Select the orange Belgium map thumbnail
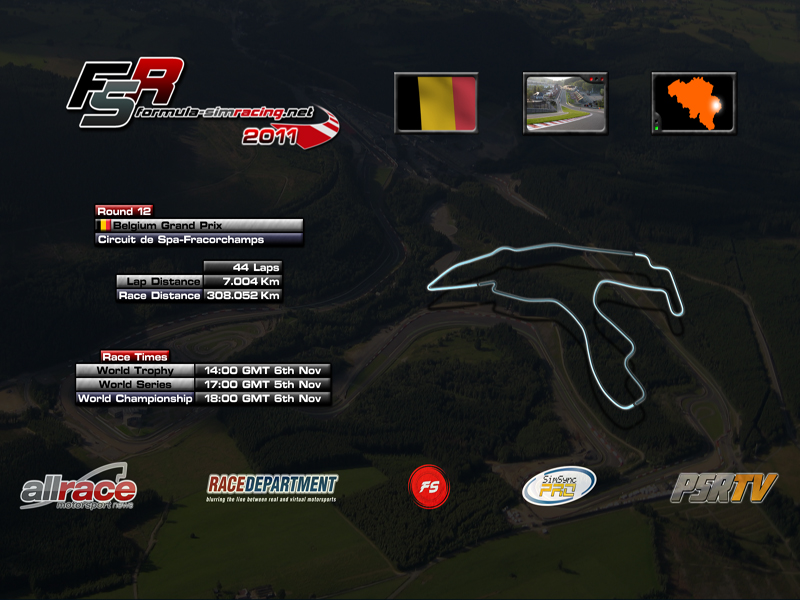 point(693,103)
